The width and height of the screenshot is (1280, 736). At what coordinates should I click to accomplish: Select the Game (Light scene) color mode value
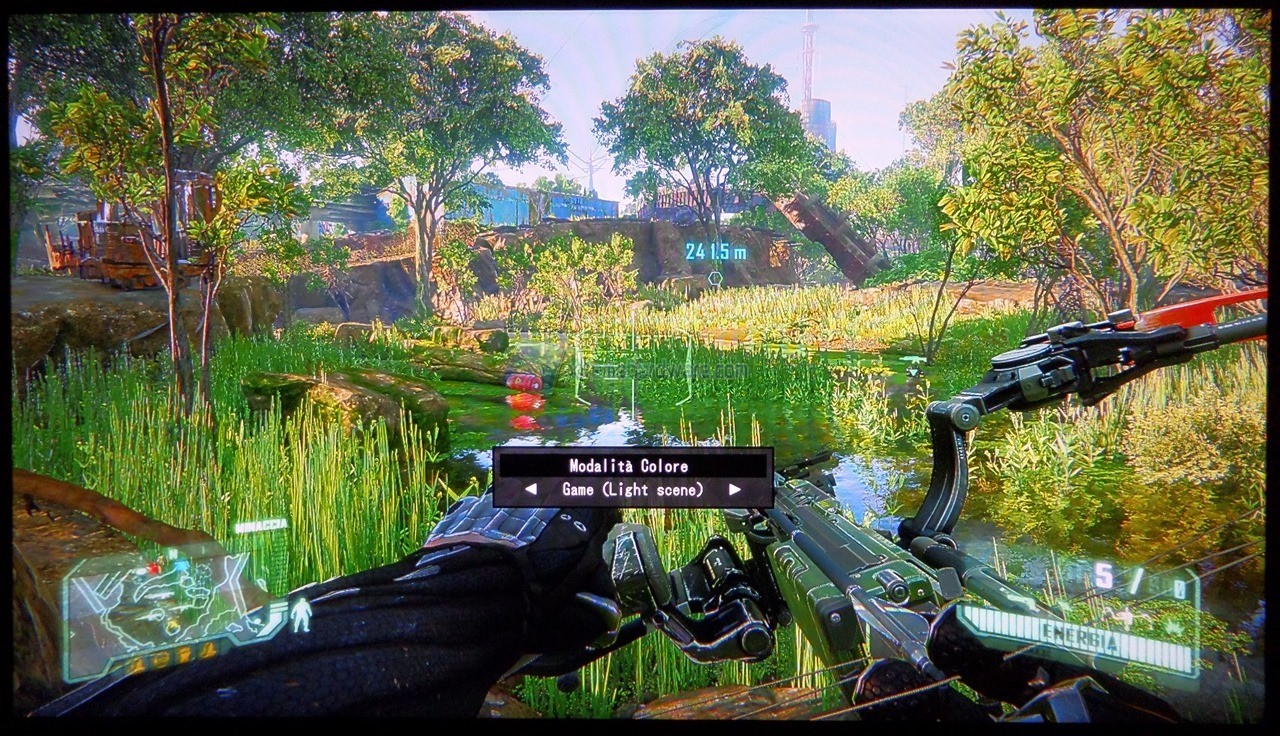pos(632,490)
